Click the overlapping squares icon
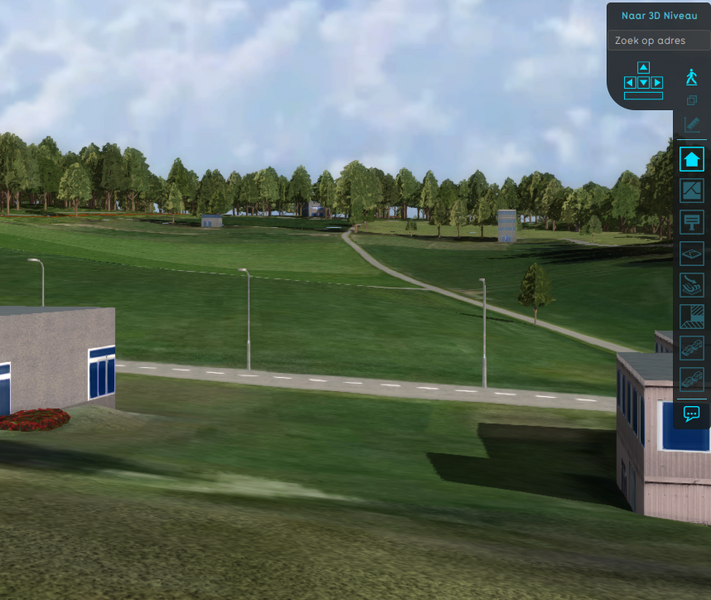Viewport: 711px width, 600px height. pos(691,101)
